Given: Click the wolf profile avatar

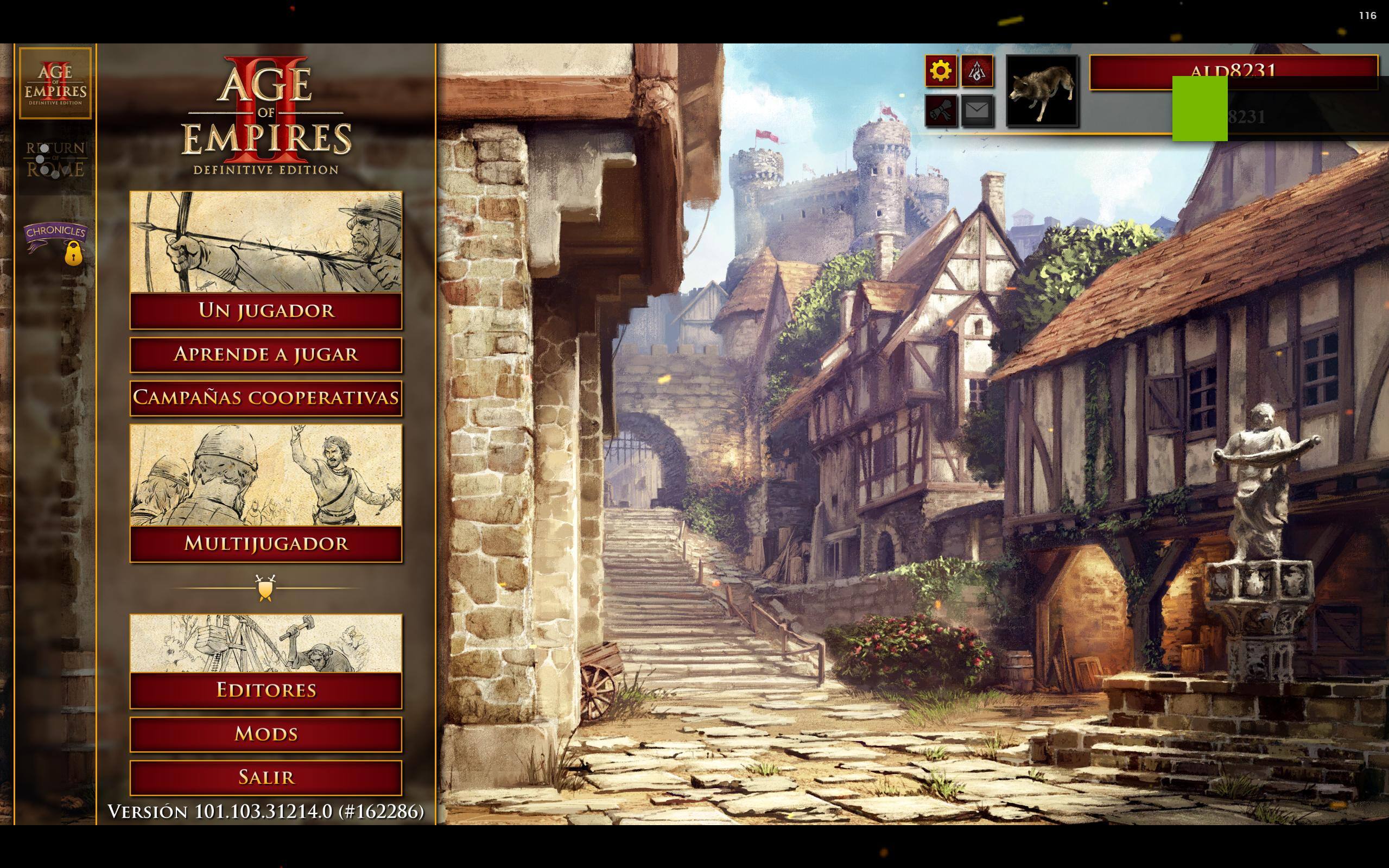Looking at the screenshot, I should [1042, 91].
